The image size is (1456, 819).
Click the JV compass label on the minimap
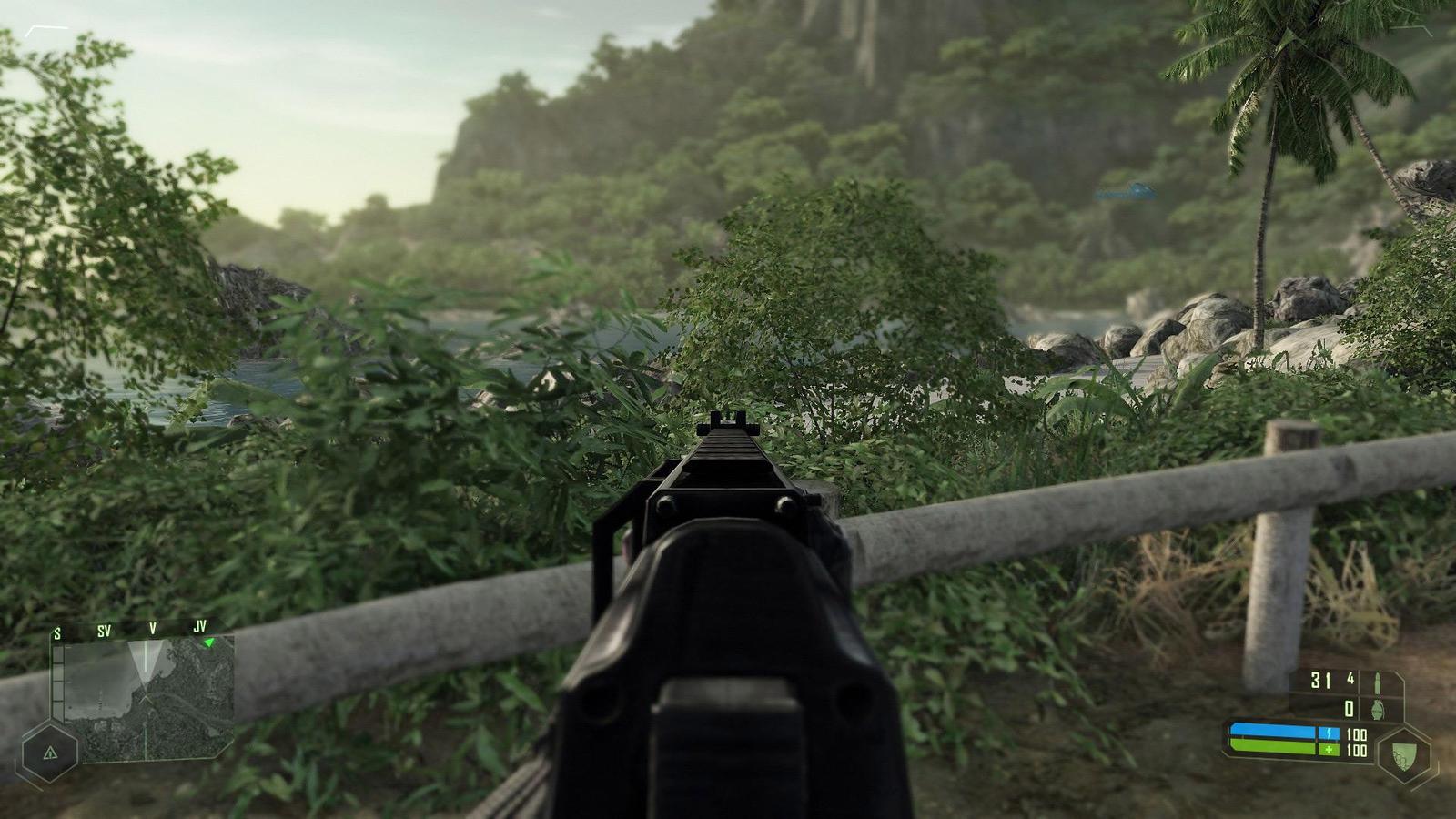200,627
